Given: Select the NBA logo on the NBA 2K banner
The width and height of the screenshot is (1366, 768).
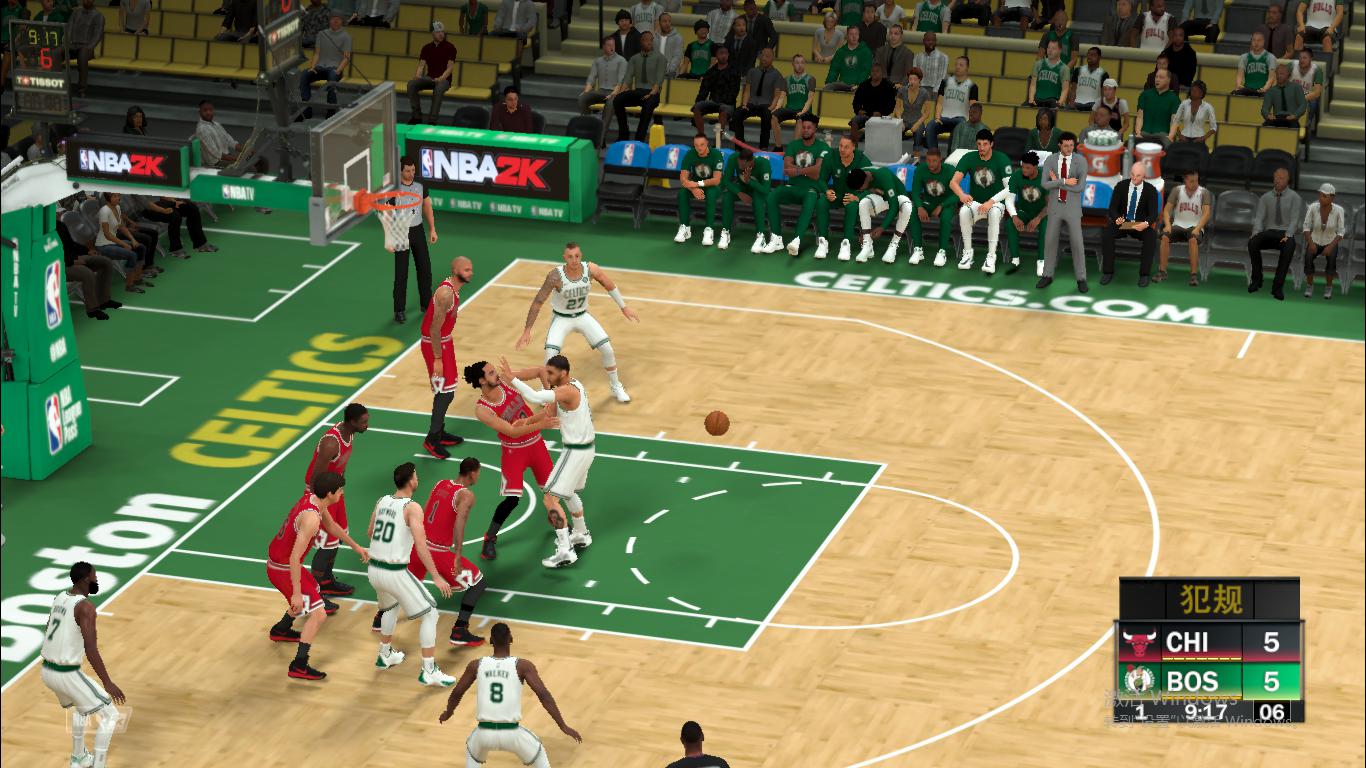Looking at the screenshot, I should 427,162.
